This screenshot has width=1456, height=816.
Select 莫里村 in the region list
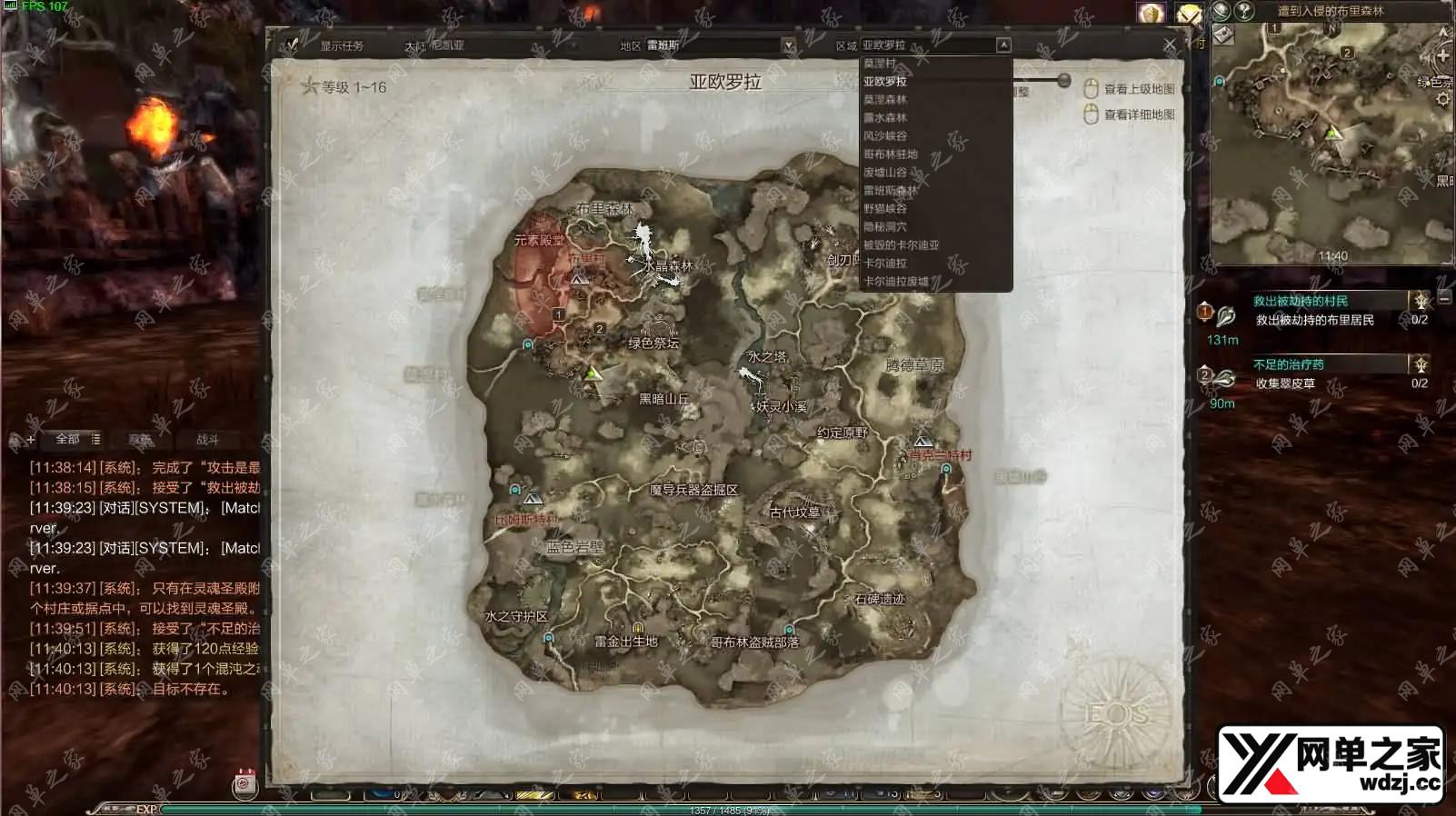pos(880,64)
